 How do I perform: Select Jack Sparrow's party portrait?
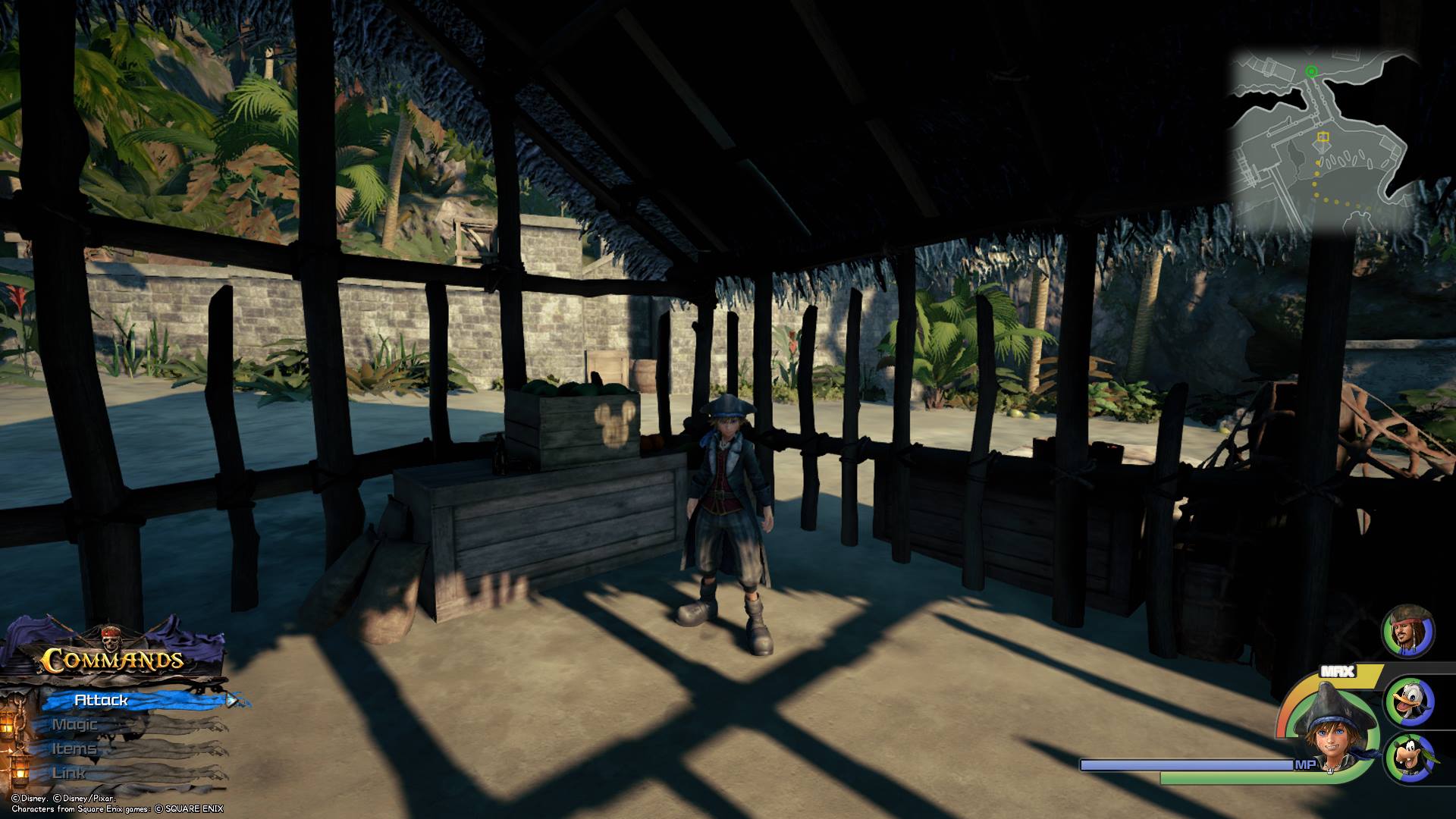(x=1408, y=631)
